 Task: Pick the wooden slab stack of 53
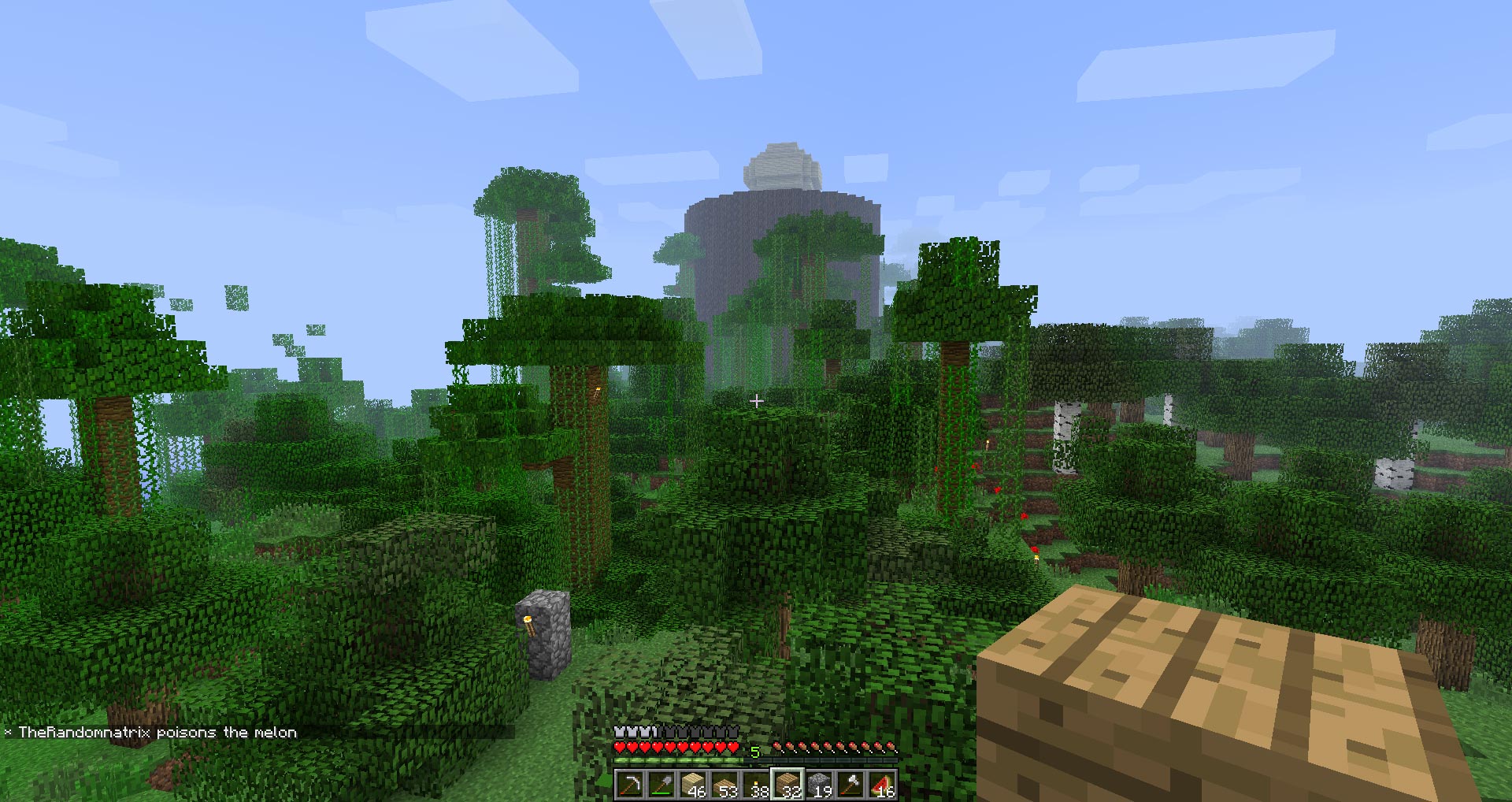724,785
